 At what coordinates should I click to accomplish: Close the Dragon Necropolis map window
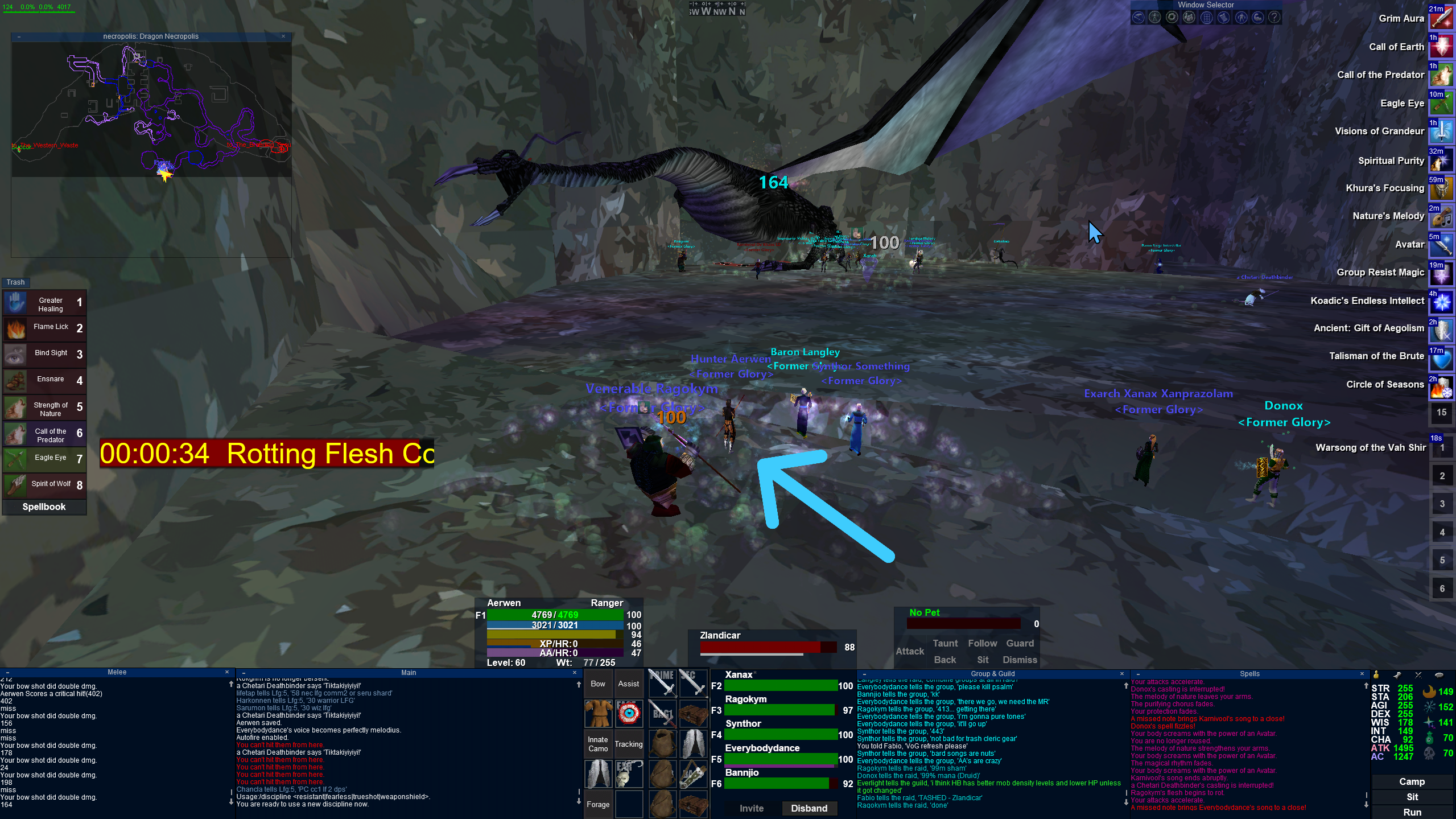point(283,36)
